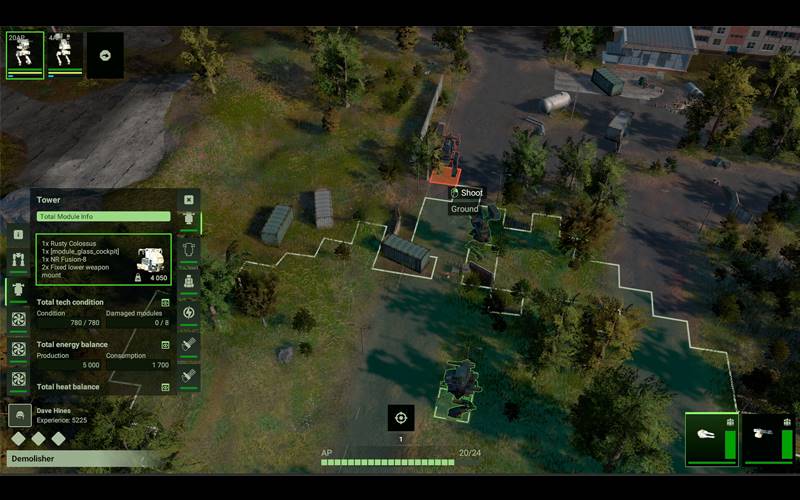
Task: Select the lightning bolt reactor module
Action: [188, 313]
